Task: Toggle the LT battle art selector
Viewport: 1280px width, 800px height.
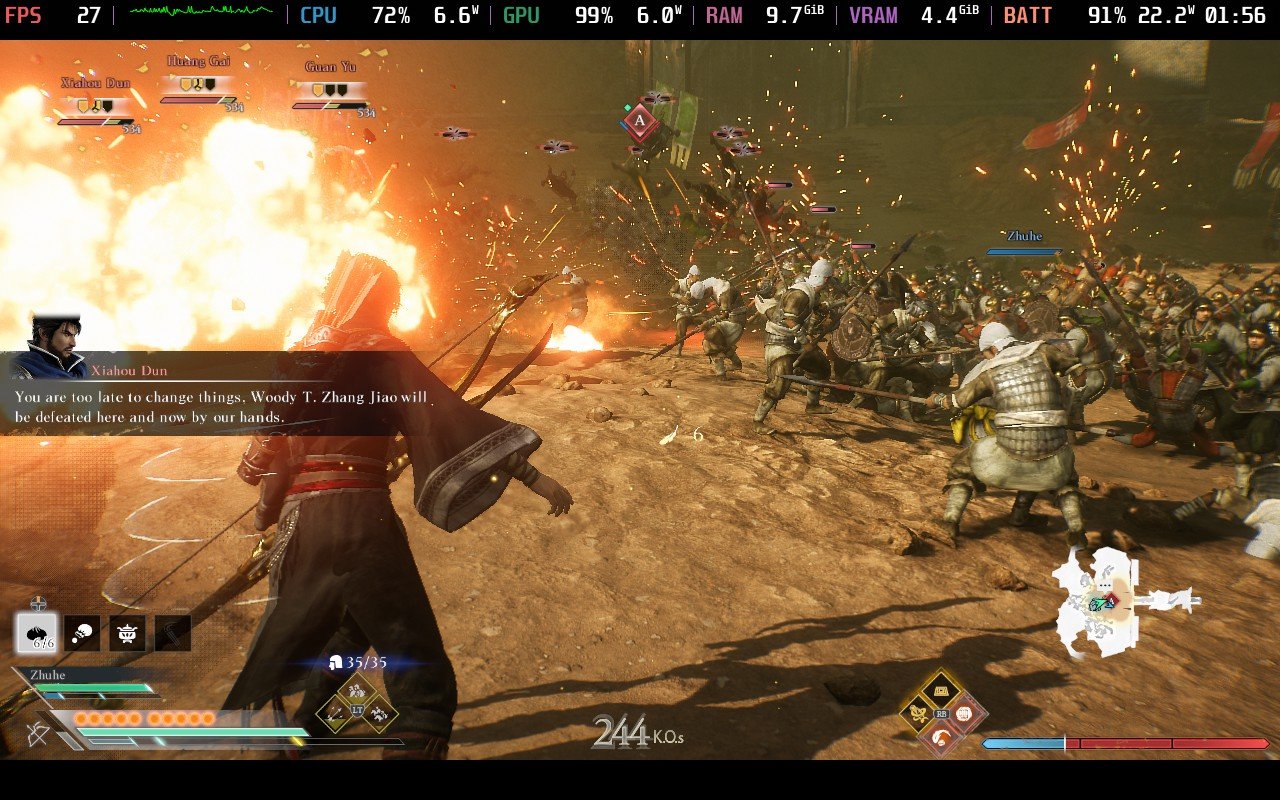Action: (x=356, y=710)
